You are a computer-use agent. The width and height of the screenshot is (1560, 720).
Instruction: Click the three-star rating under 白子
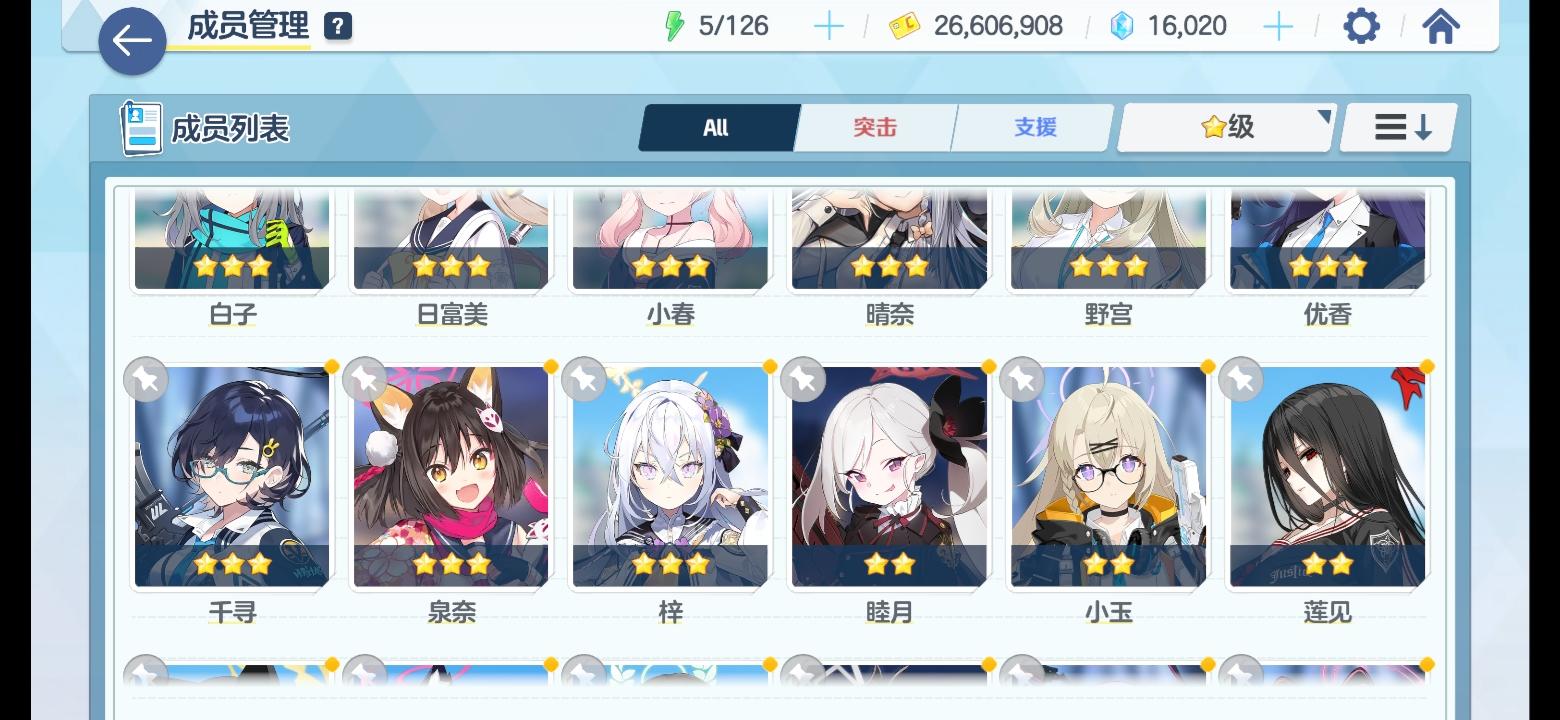(232, 265)
